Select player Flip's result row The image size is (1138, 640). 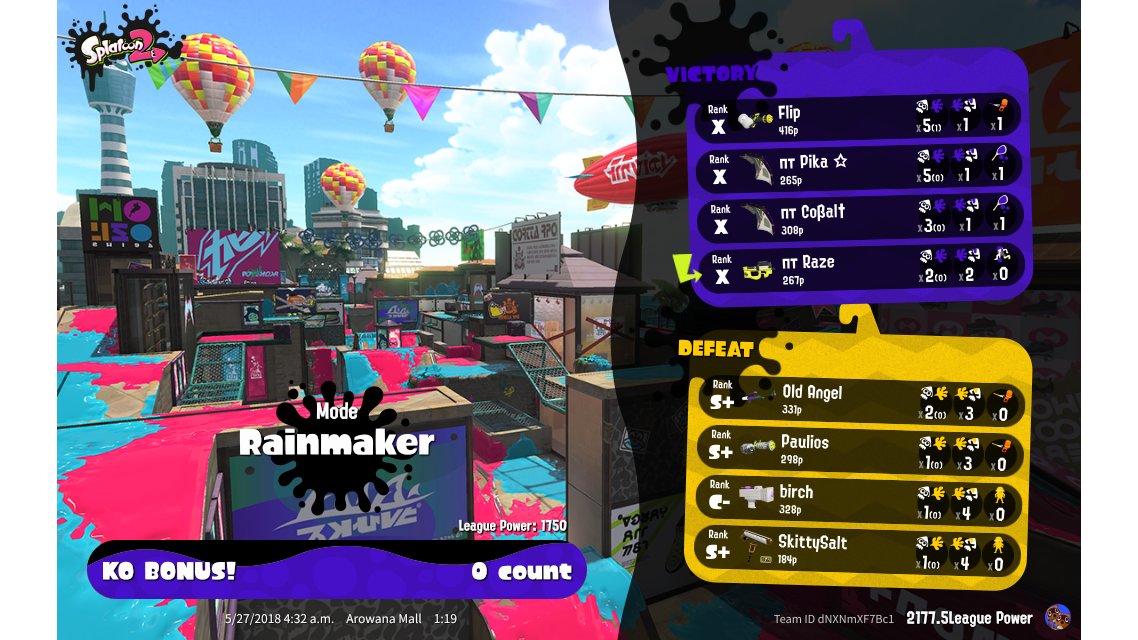pyautogui.click(x=860, y=118)
